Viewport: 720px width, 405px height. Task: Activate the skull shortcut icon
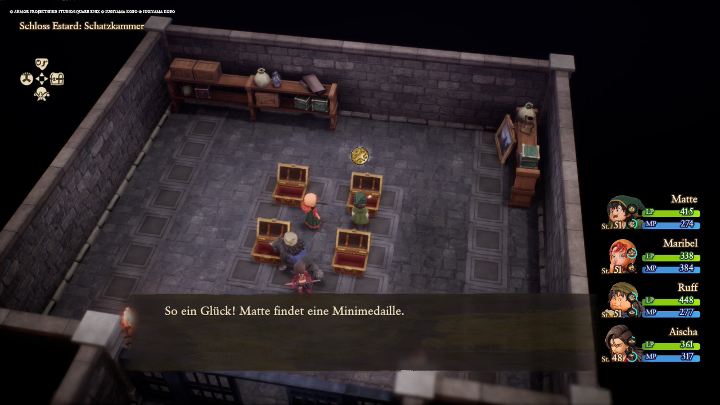(x=41, y=94)
